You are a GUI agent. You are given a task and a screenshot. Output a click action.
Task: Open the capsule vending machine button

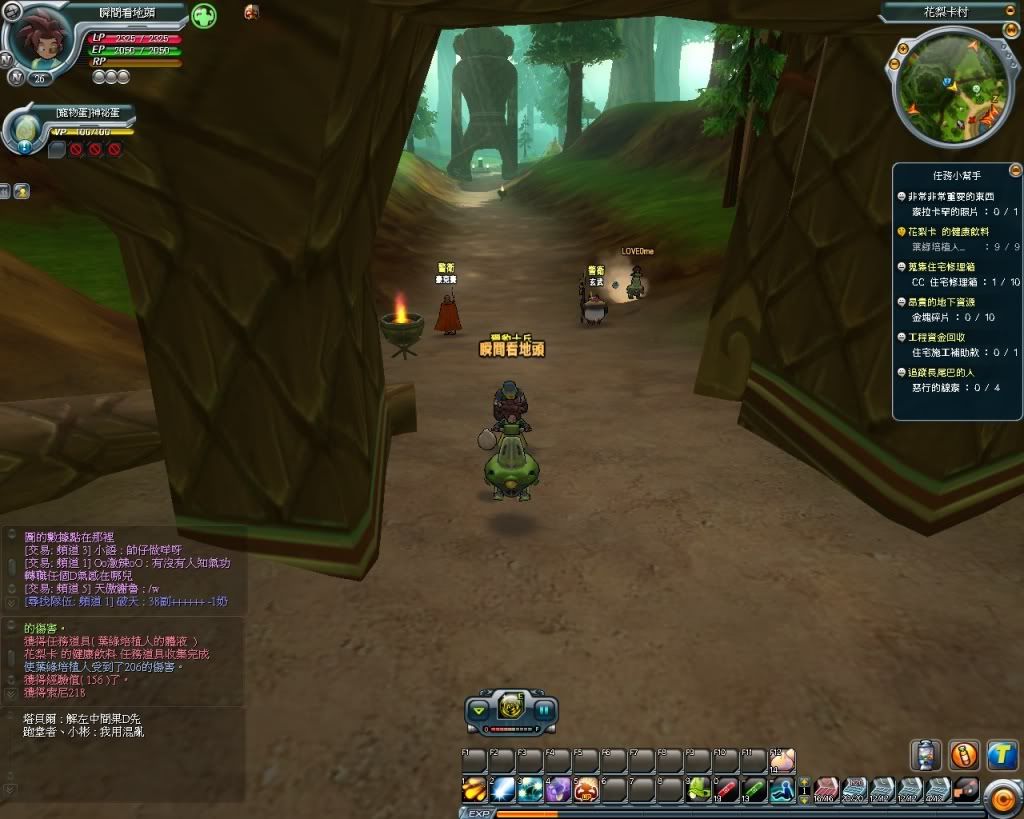(926, 755)
